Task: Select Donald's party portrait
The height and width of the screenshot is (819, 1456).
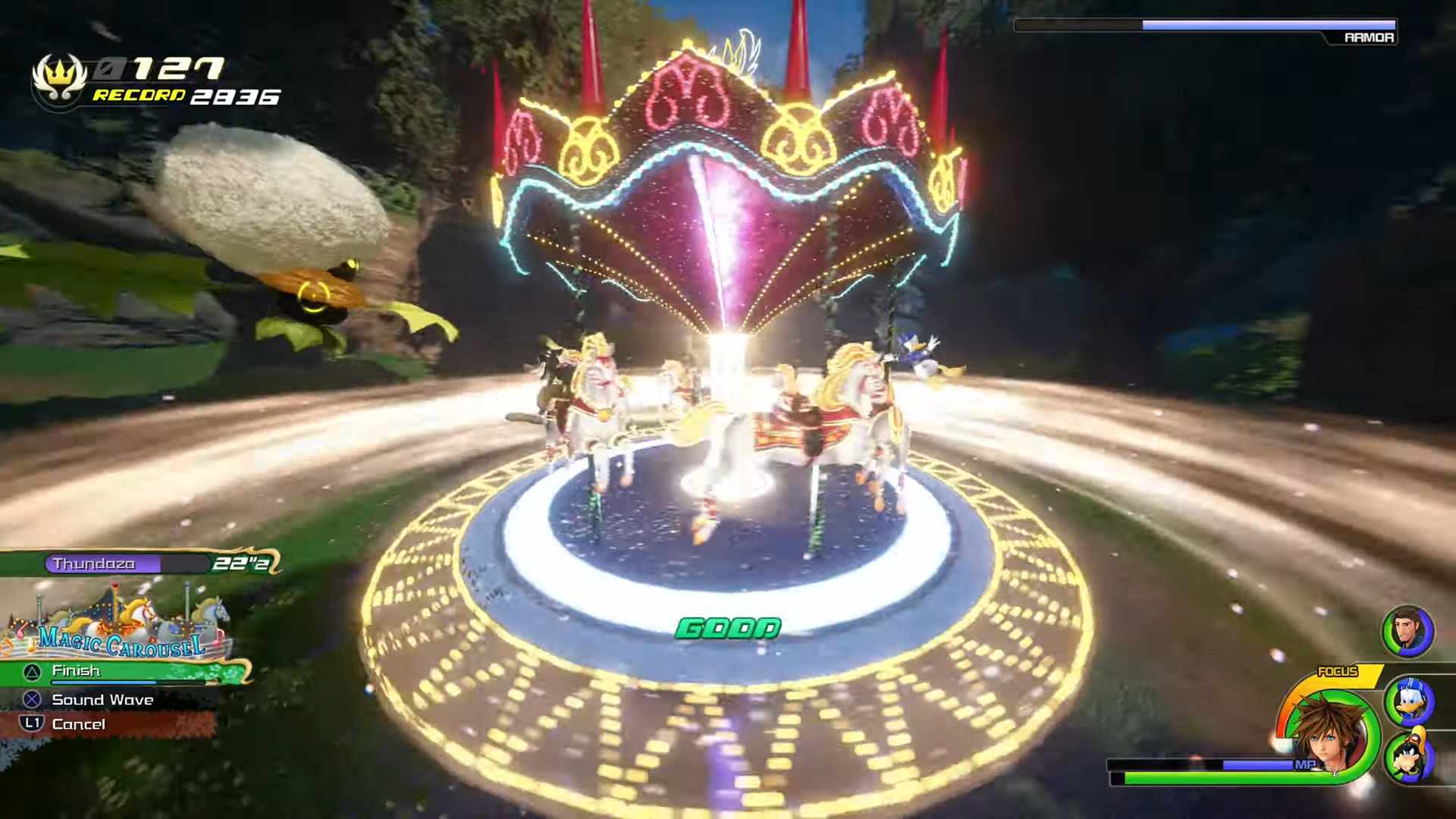Action: tap(1408, 701)
